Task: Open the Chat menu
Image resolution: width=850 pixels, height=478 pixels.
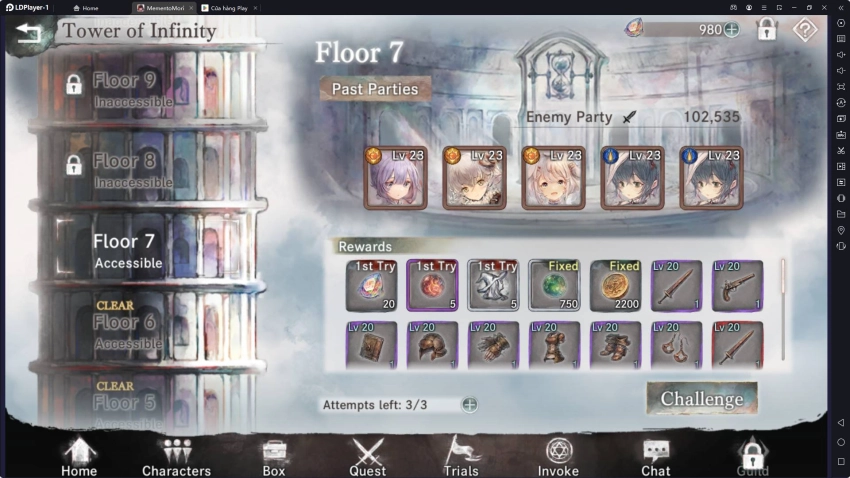Action: [x=655, y=456]
